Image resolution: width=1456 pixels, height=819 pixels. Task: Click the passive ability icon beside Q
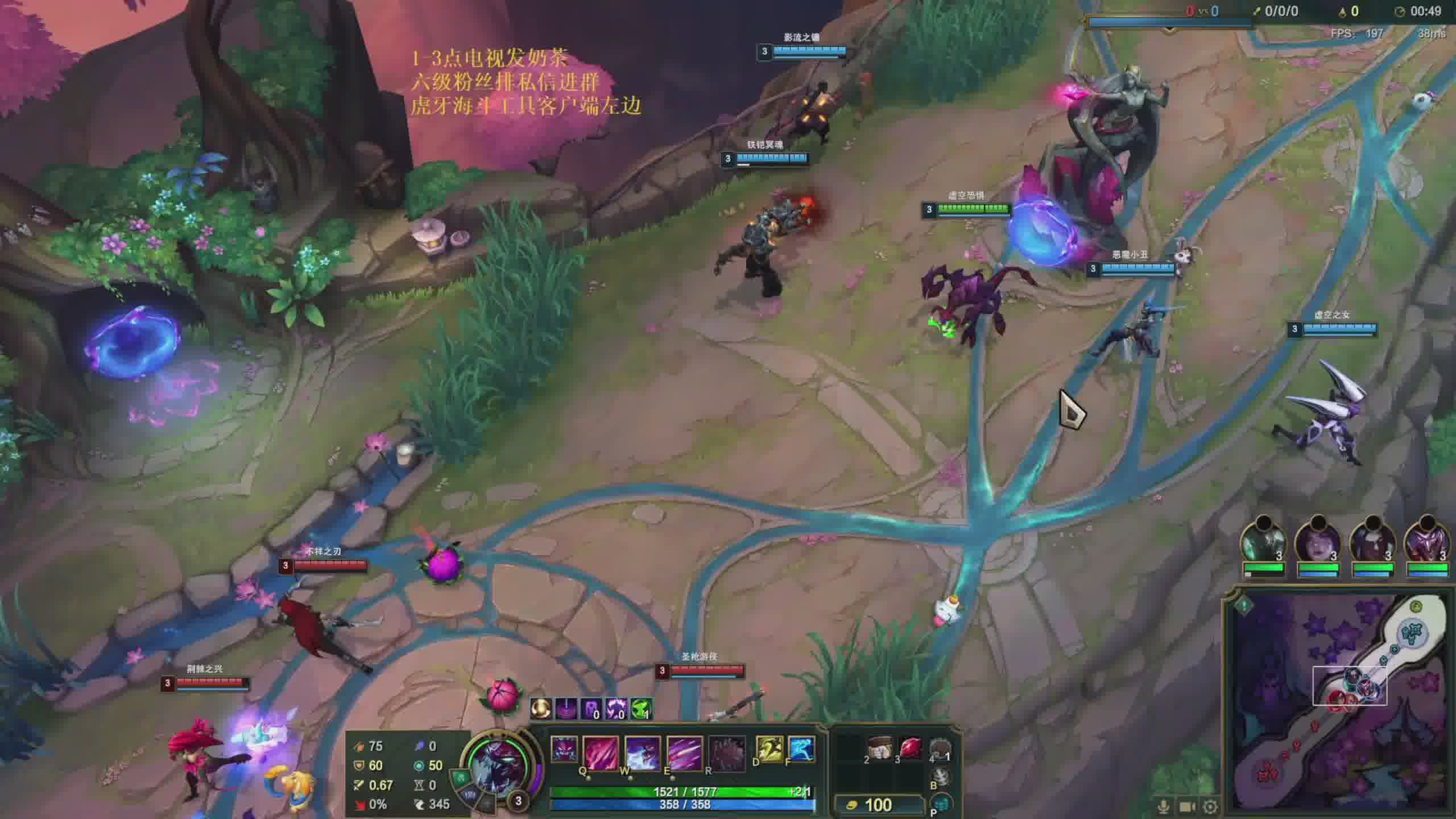click(564, 750)
